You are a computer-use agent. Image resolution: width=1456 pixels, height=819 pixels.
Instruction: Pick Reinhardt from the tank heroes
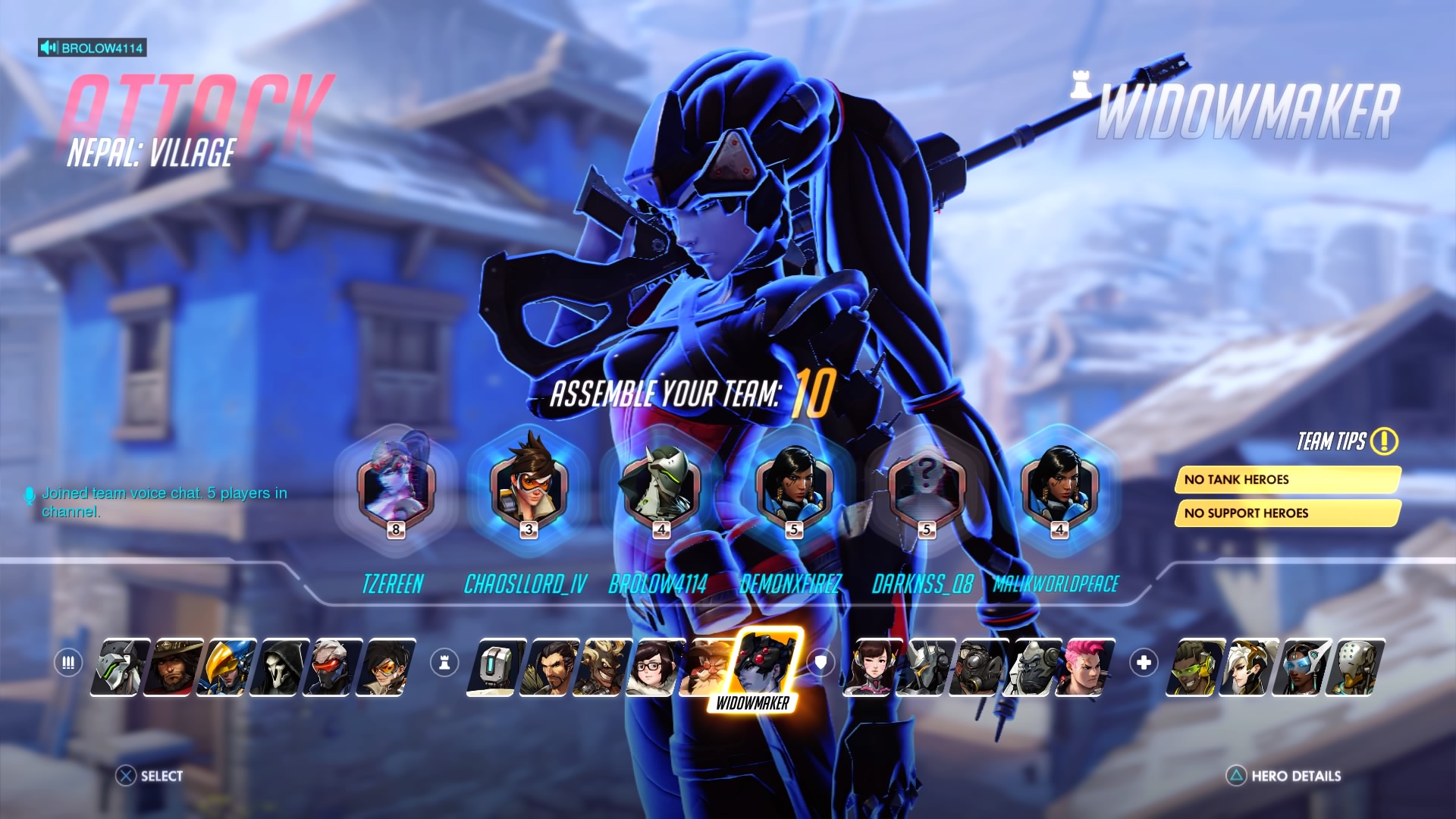[x=927, y=667]
